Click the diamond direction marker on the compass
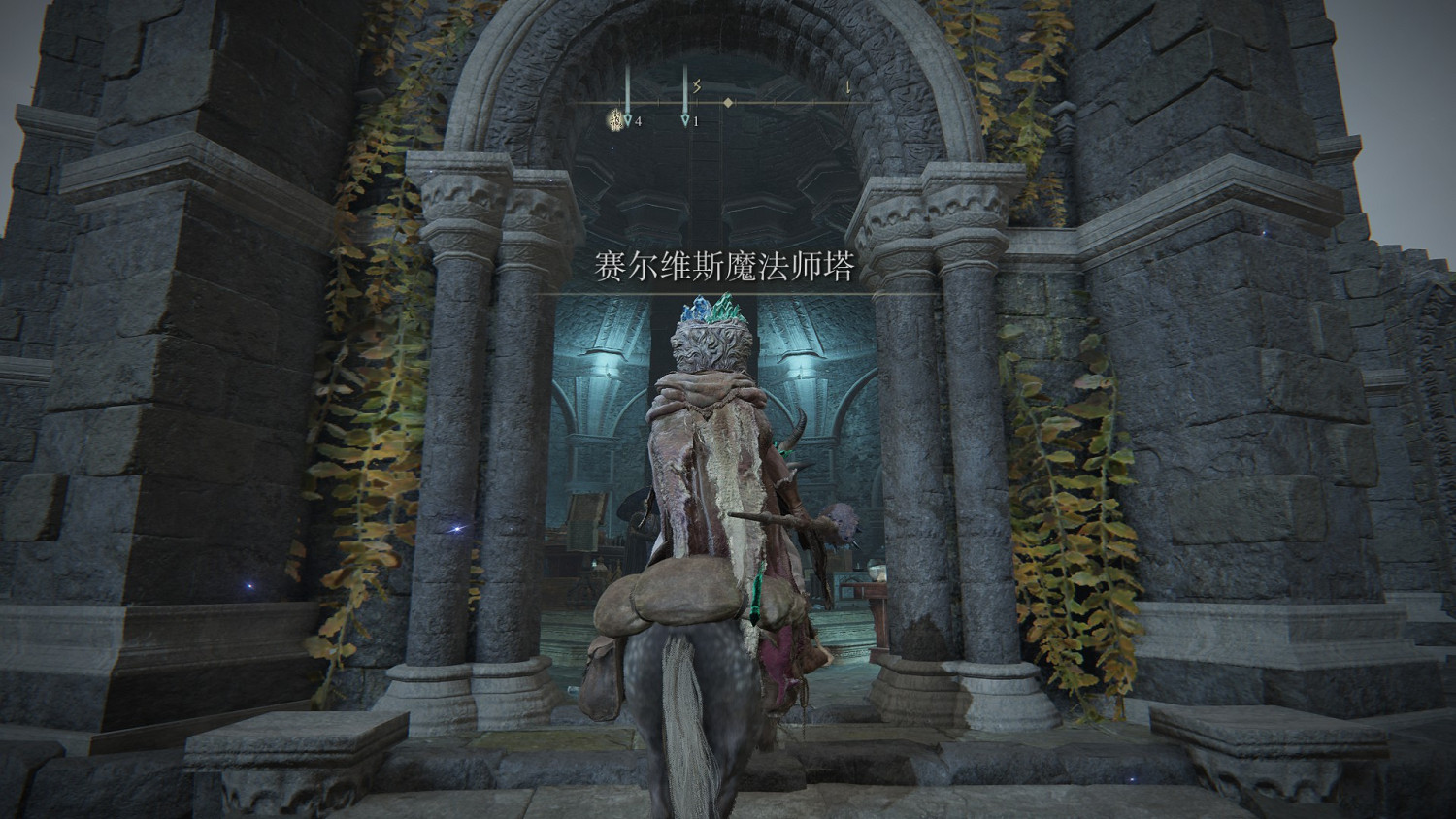 click(728, 103)
